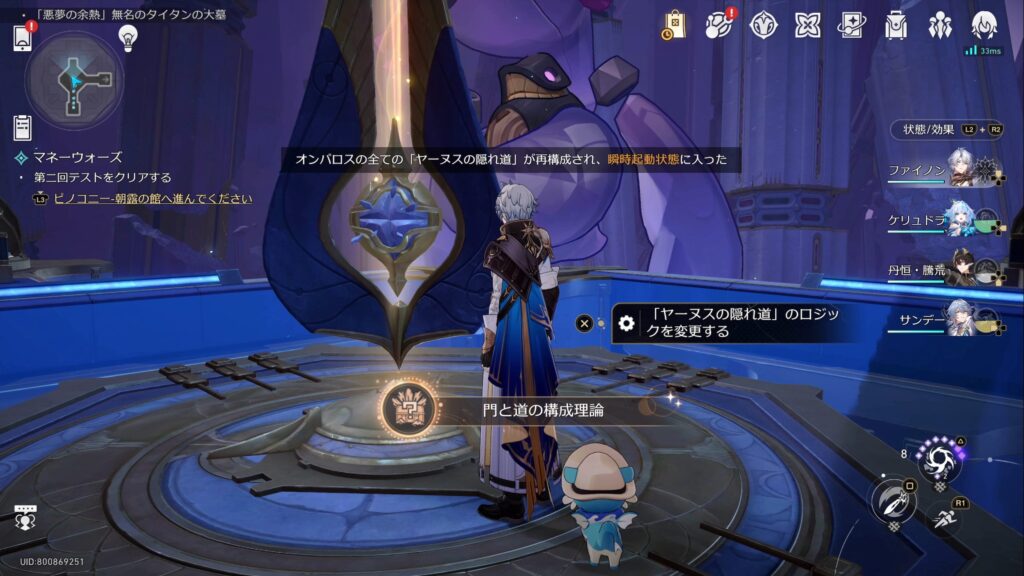Open the circular minimap
1024x576 pixels.
point(75,80)
